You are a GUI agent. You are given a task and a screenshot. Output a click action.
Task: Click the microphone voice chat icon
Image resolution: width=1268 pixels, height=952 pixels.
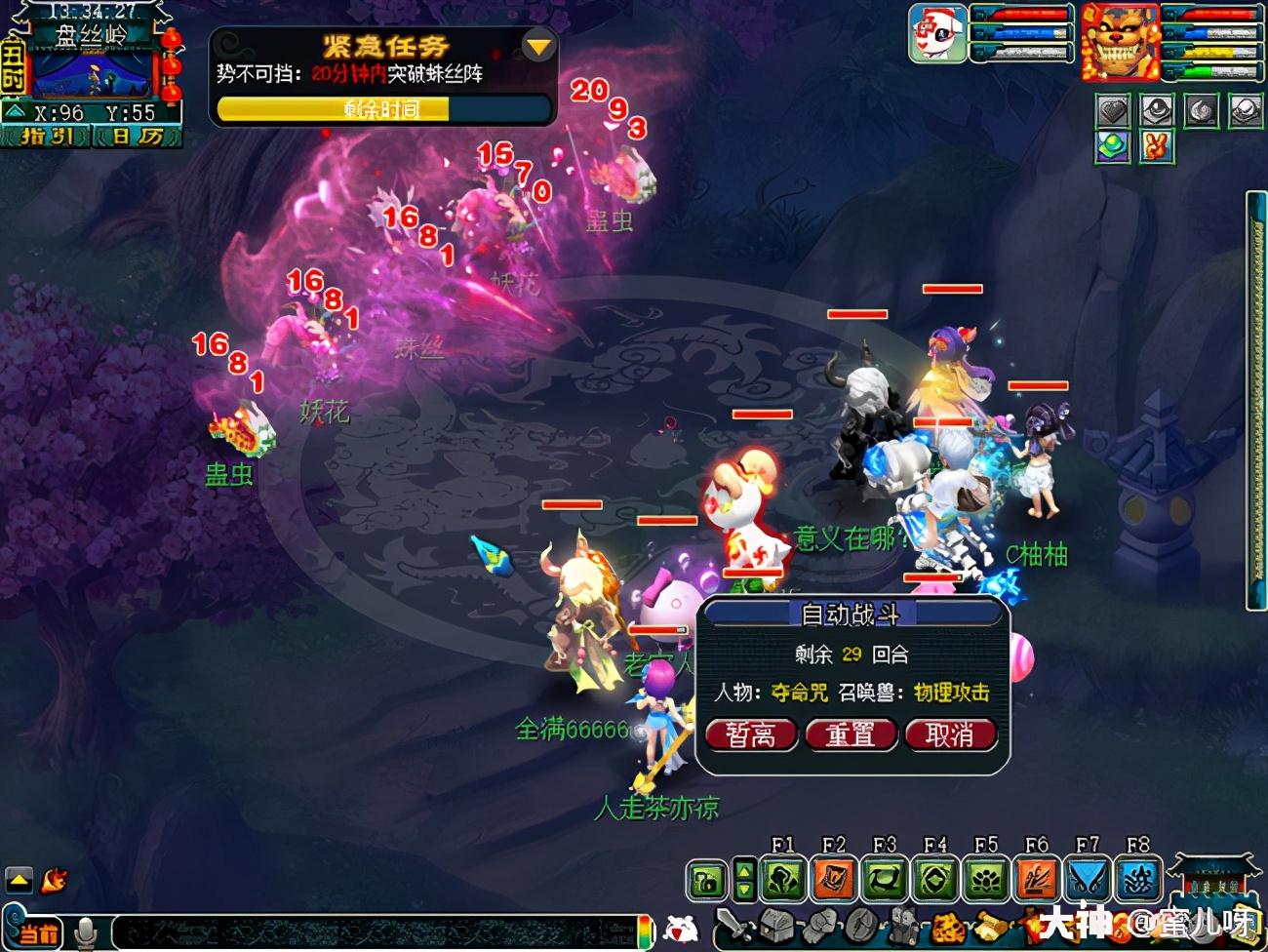[87, 932]
